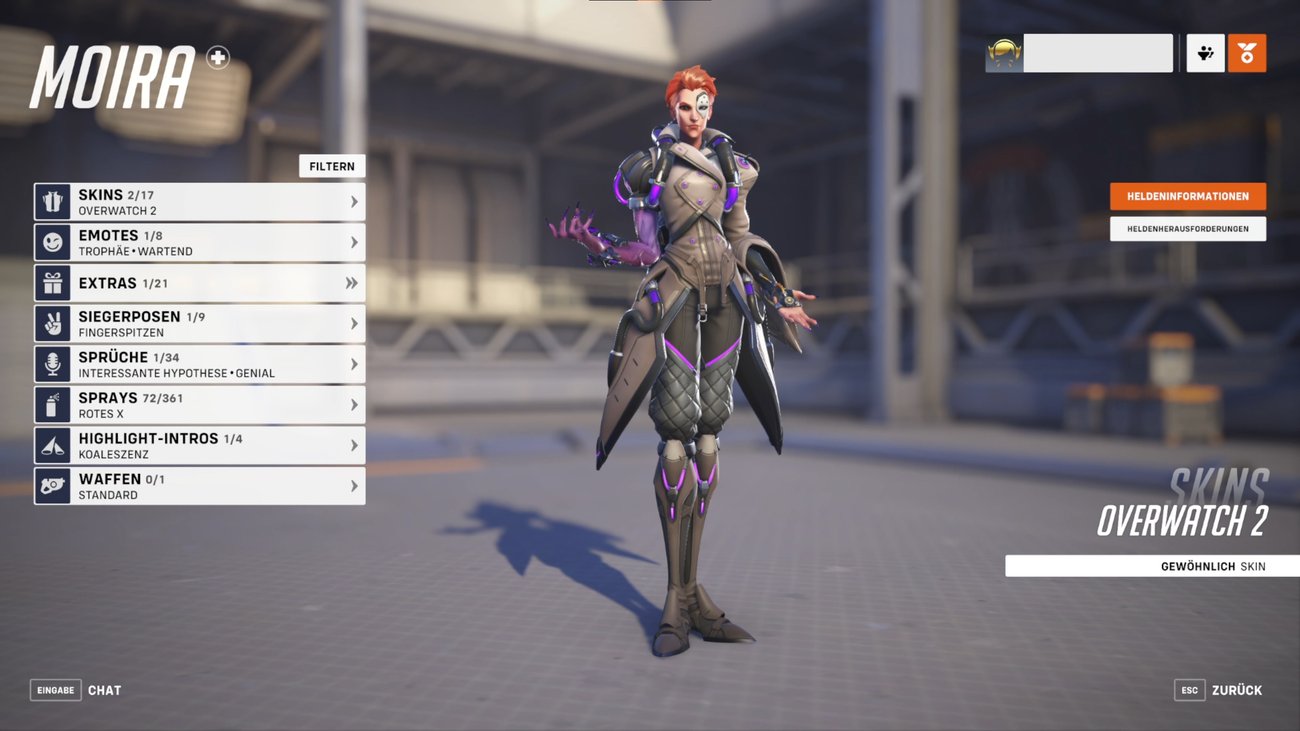Click the smiley Emotes icon
This screenshot has height=731, width=1300.
52,241
